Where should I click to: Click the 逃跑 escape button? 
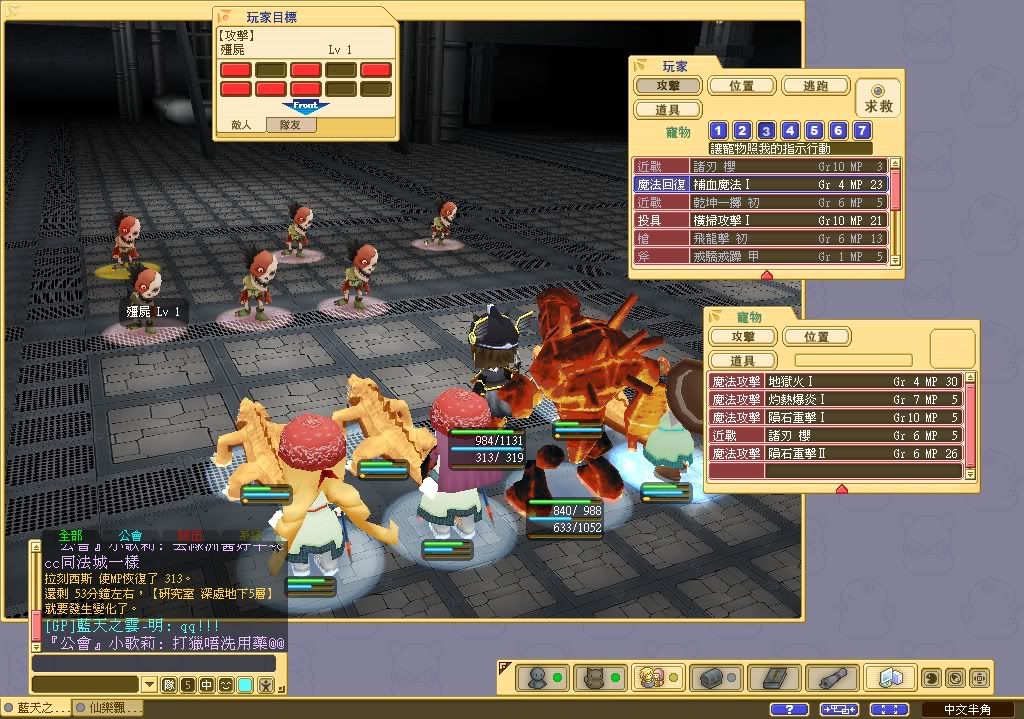tap(815, 86)
